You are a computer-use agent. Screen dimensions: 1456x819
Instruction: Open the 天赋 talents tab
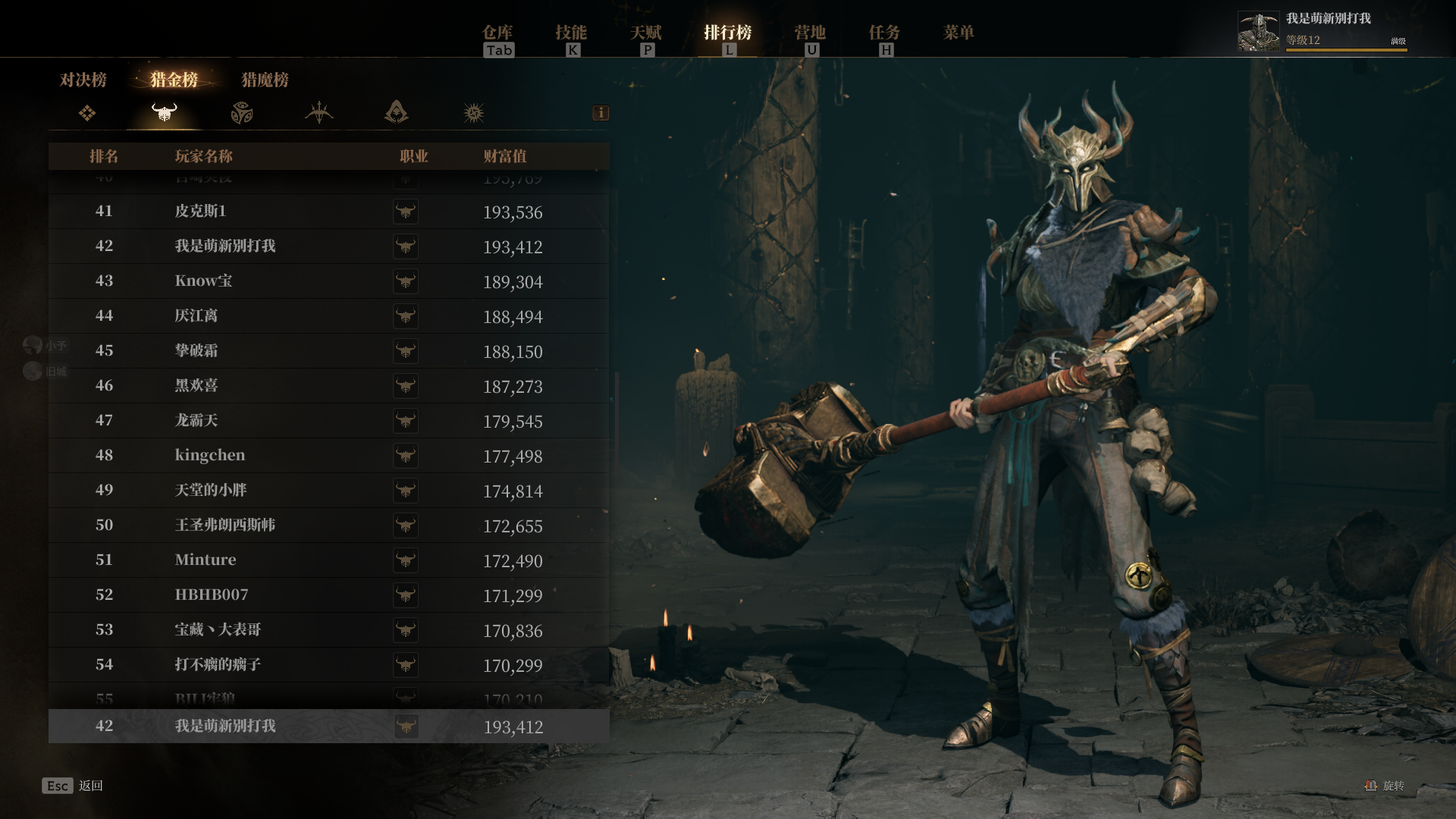tap(646, 33)
